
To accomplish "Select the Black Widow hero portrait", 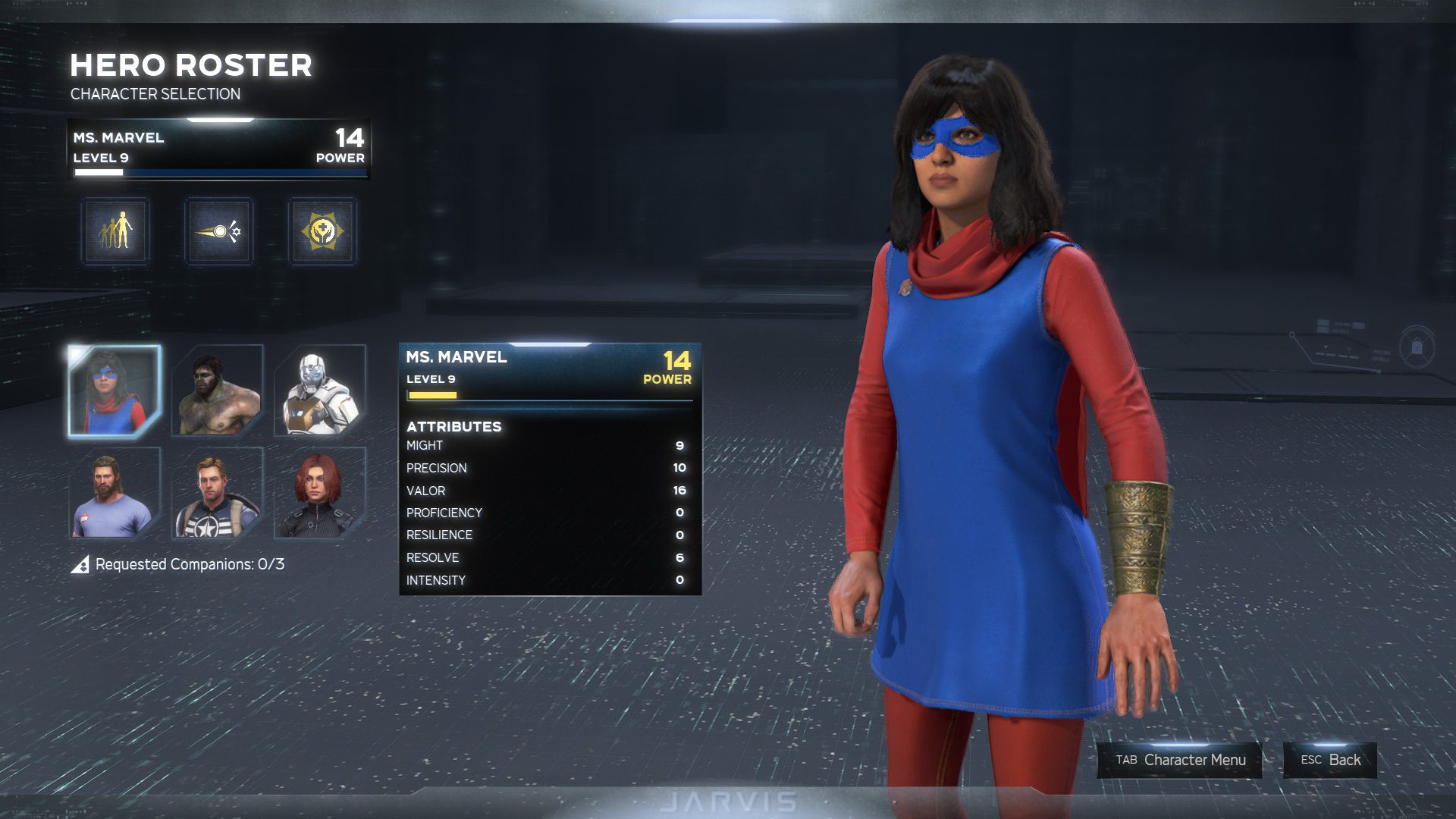I will coord(320,494).
